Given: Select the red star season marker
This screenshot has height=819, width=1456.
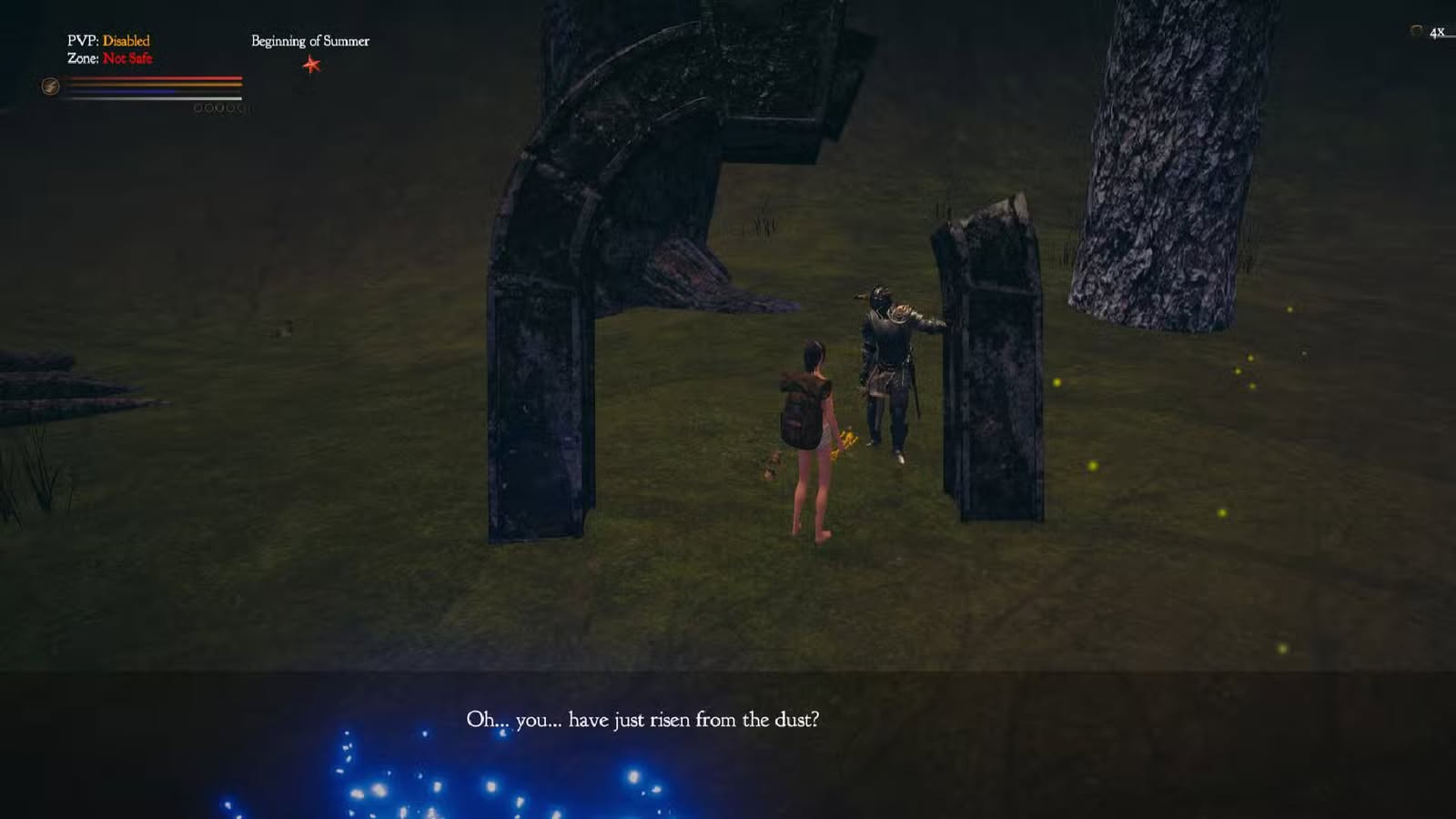Looking at the screenshot, I should [x=311, y=65].
